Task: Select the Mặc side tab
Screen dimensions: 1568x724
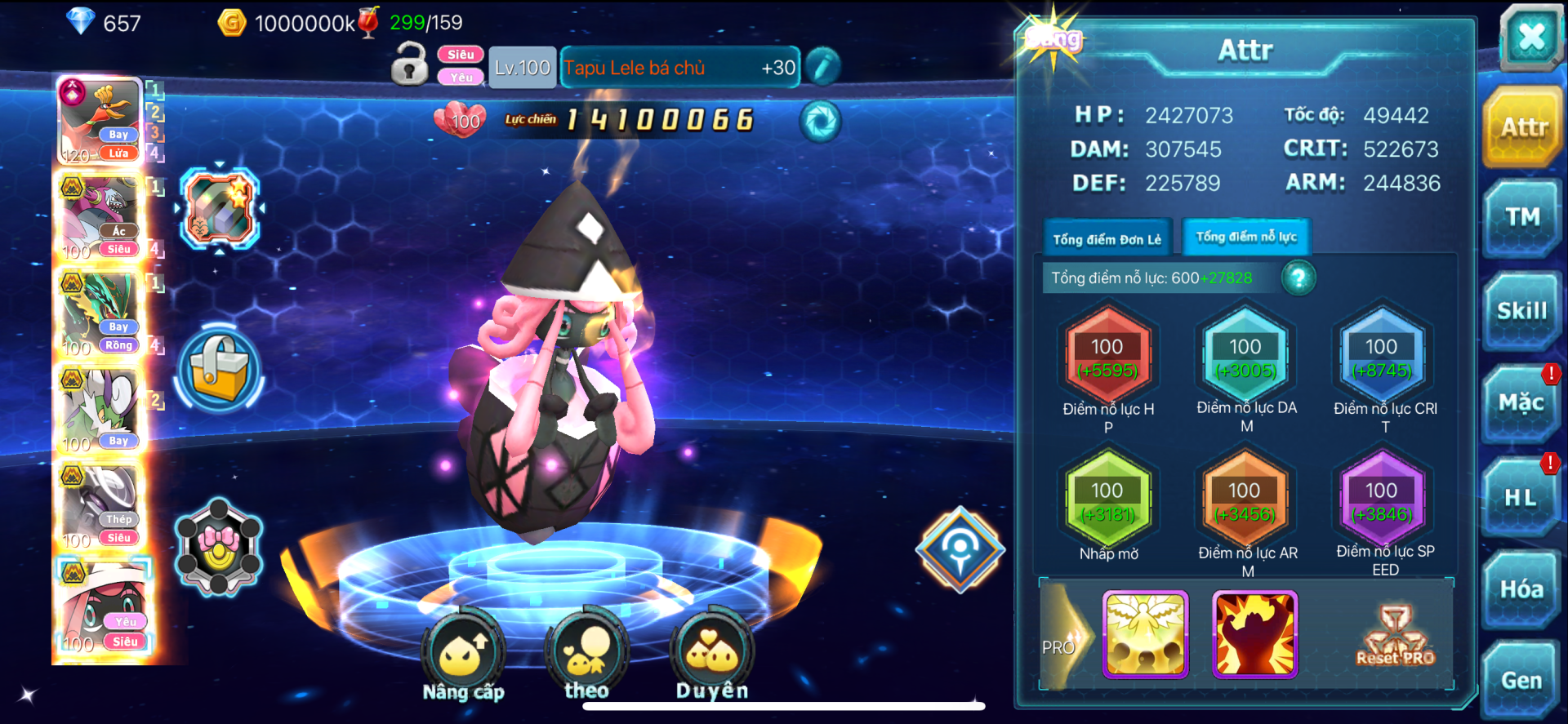Action: [1521, 403]
